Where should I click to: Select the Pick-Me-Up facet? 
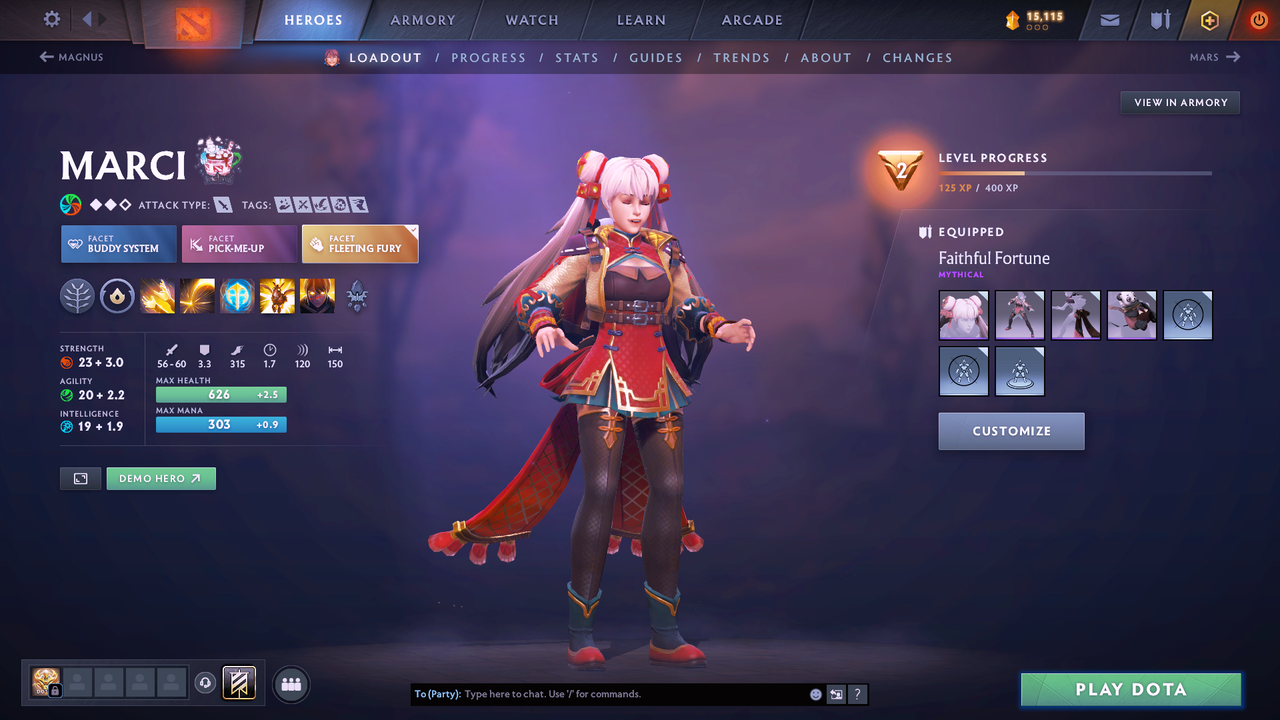pos(239,243)
